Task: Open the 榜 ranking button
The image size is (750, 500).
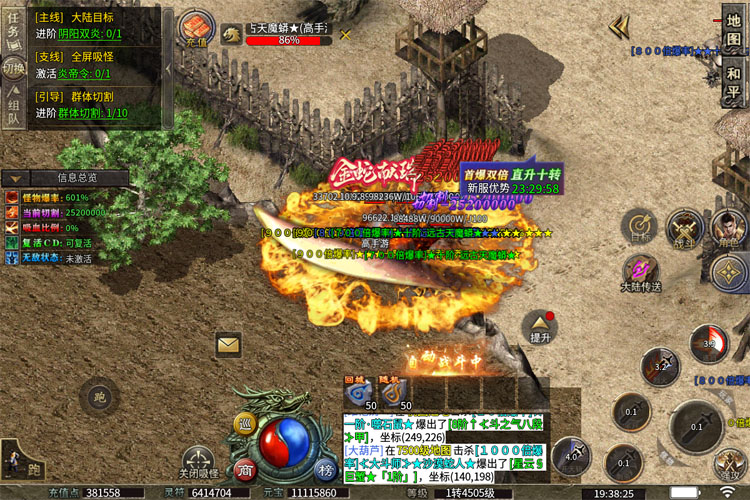Action: click(x=324, y=469)
